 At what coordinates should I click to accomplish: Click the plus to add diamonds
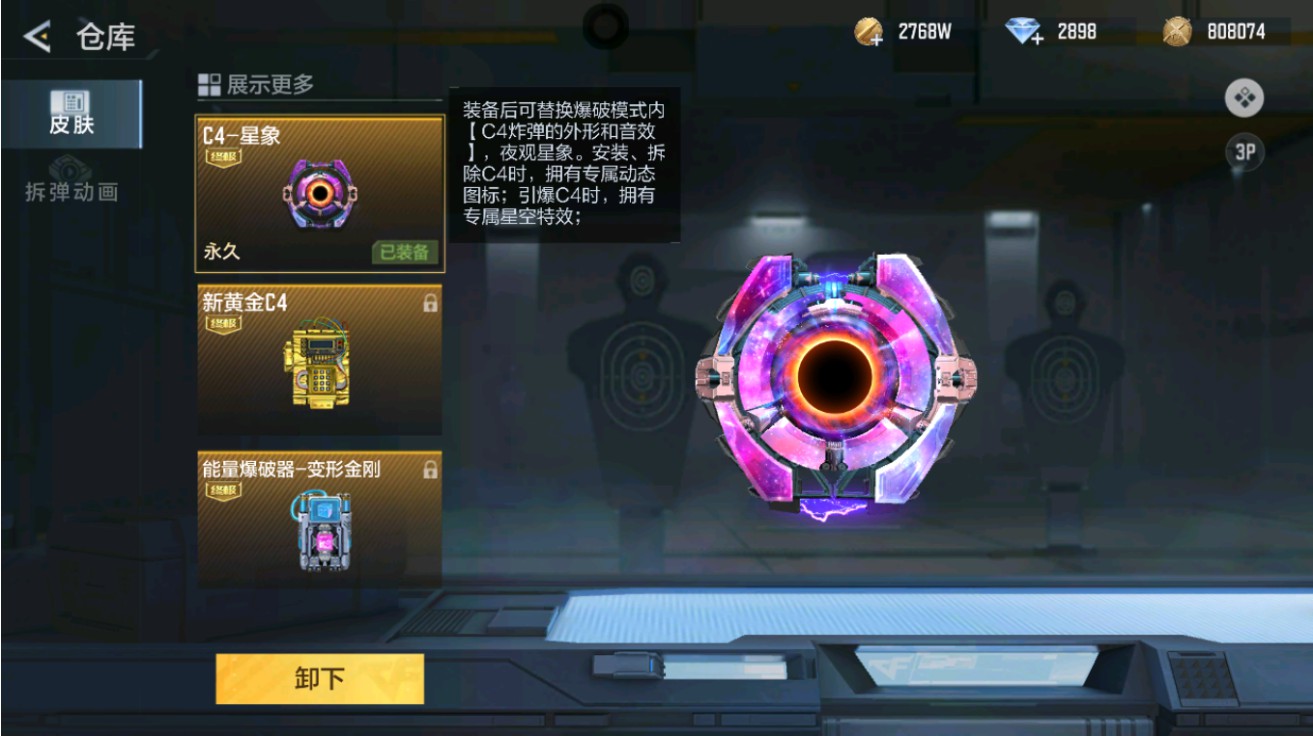1036,41
